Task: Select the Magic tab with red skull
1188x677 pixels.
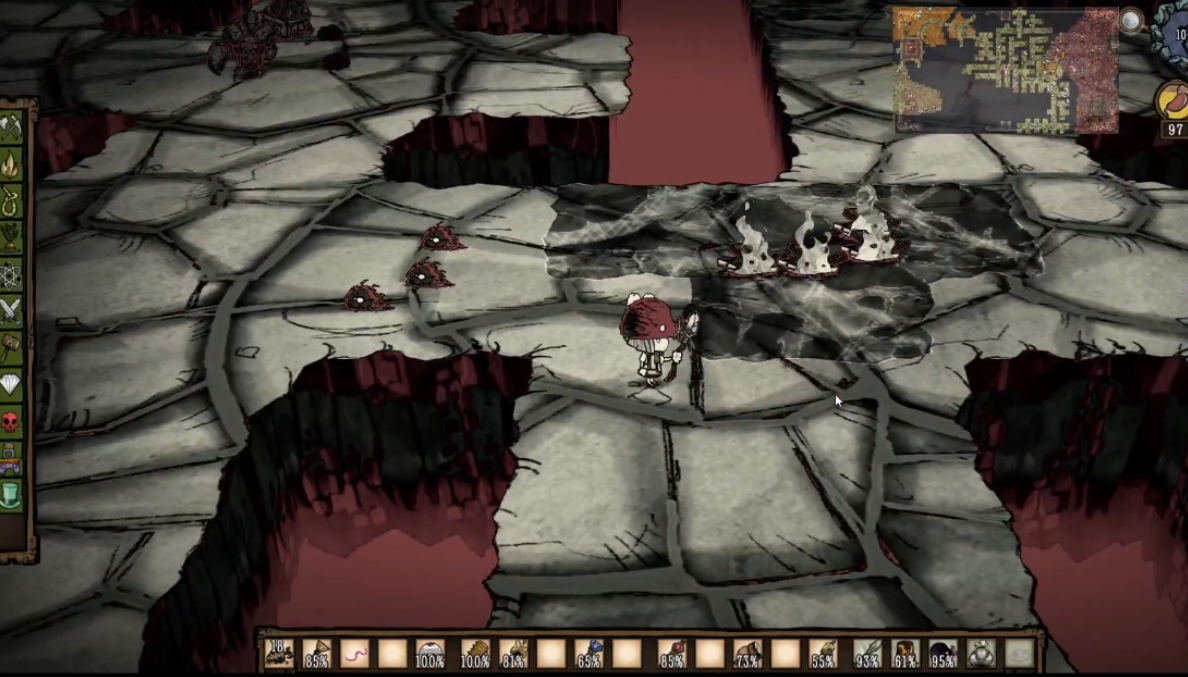Action: pos(11,421)
